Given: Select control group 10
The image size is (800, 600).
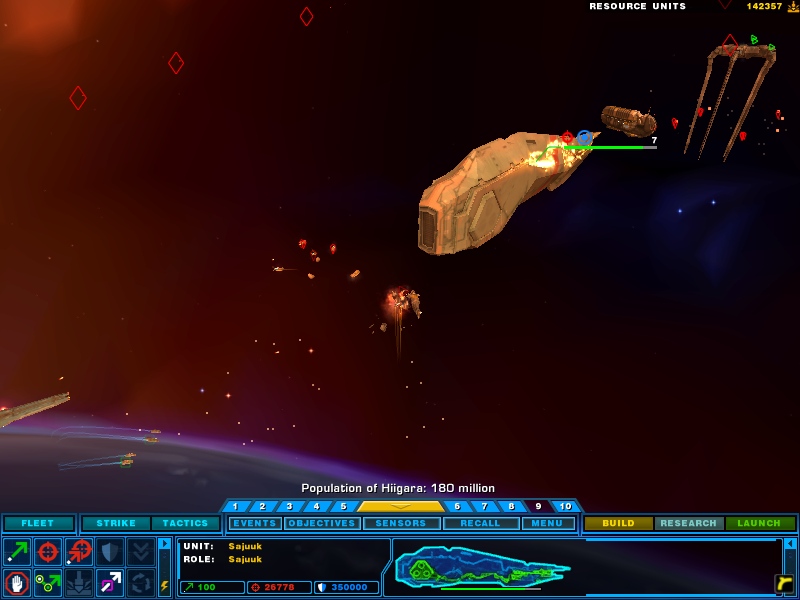Looking at the screenshot, I should (565, 507).
